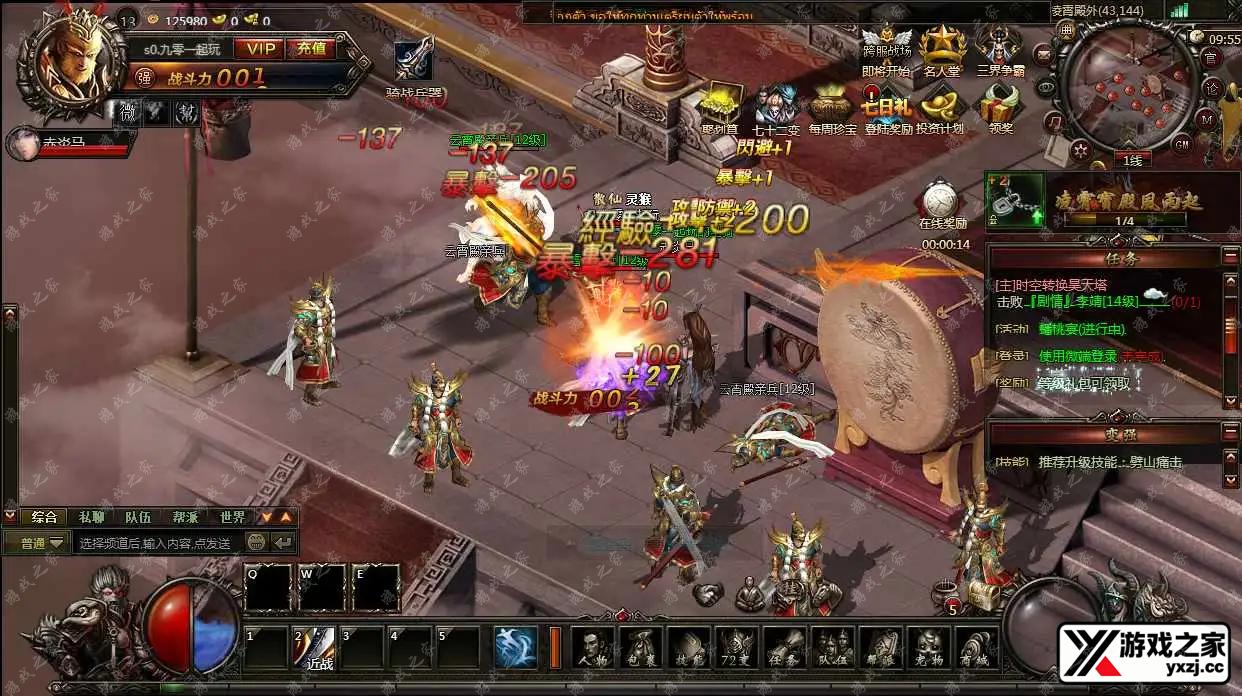Collapse the 任务 quest panel
Image resolution: width=1242 pixels, height=696 pixels.
[x=1230, y=258]
